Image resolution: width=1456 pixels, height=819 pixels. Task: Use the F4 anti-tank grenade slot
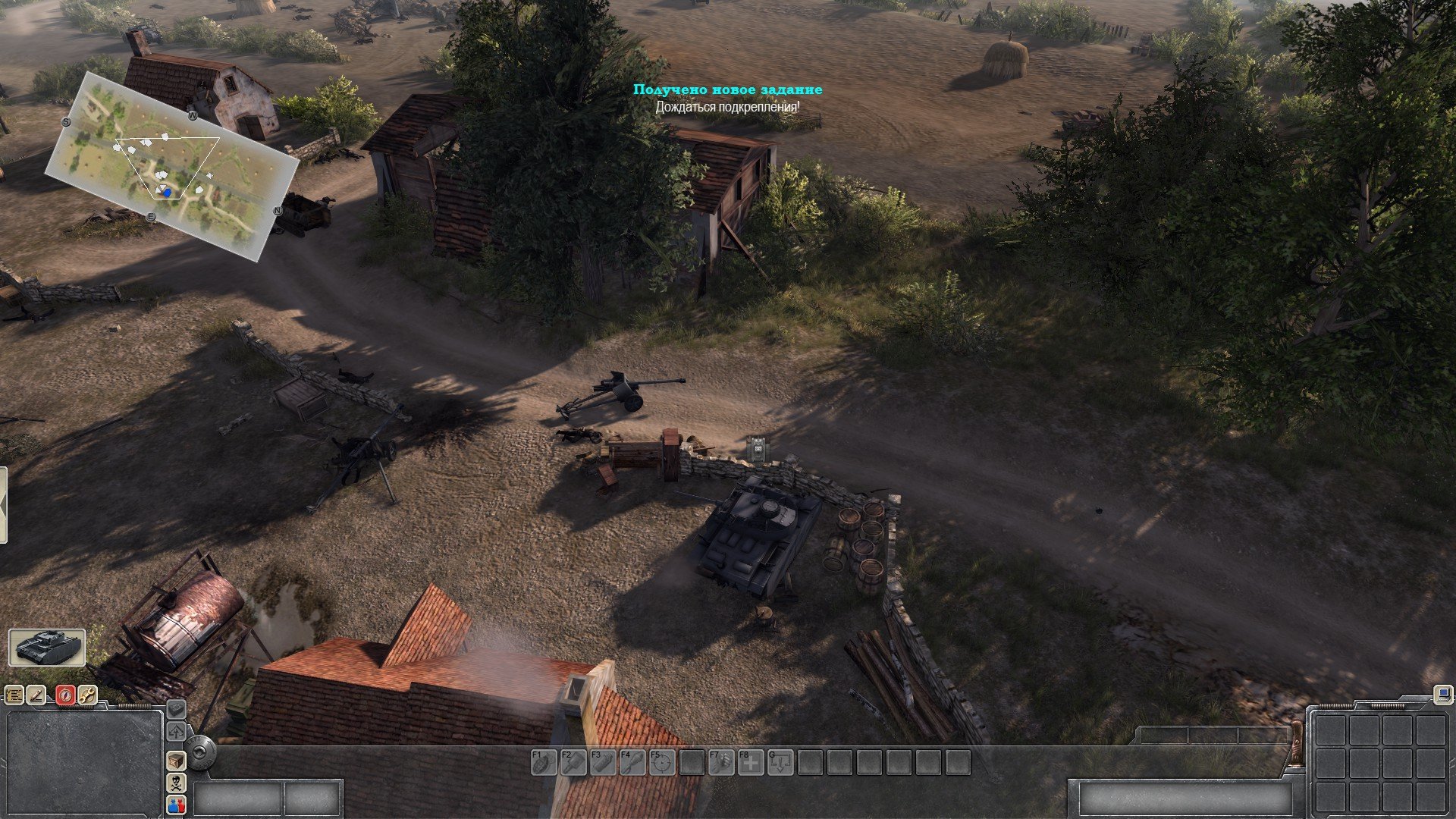click(x=632, y=762)
